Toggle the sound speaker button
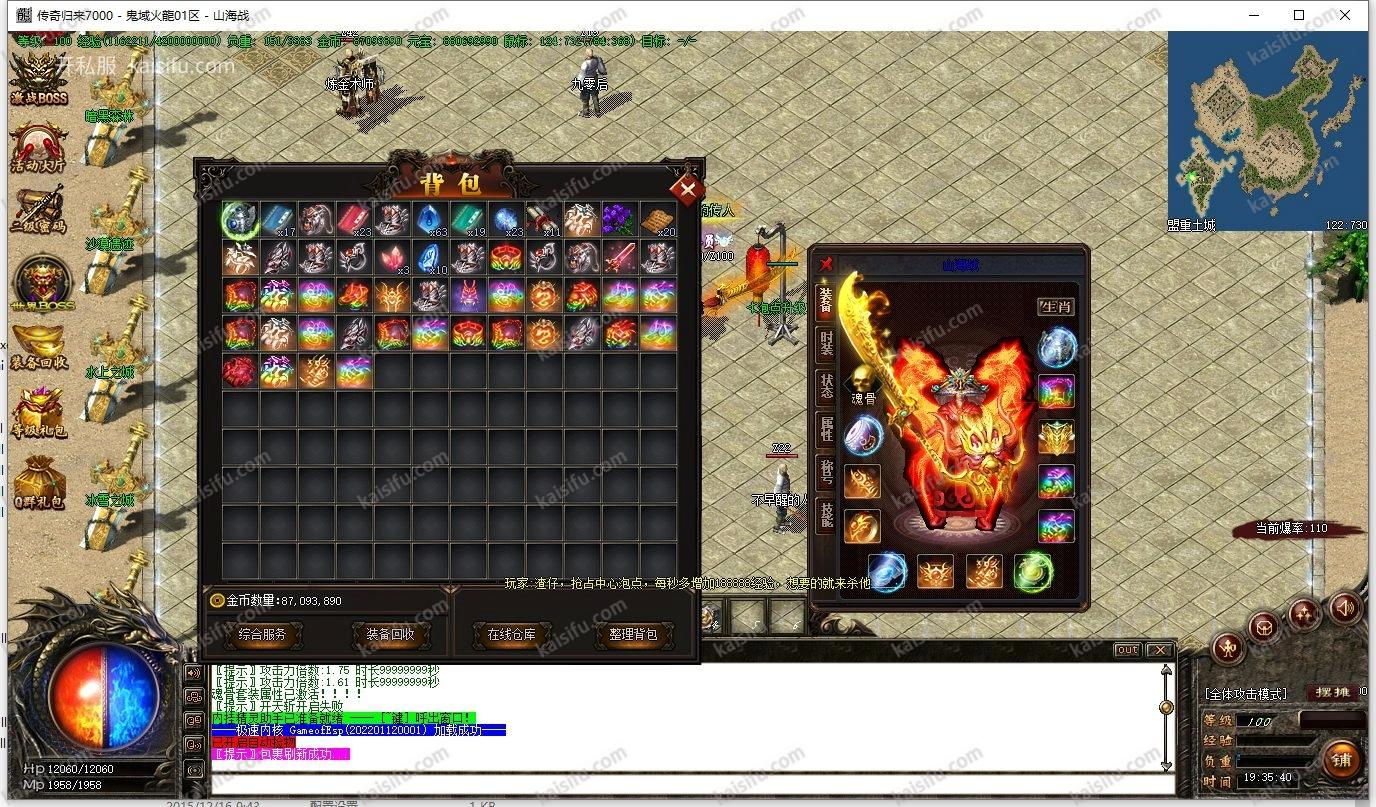The width and height of the screenshot is (1376, 807). pos(1345,607)
